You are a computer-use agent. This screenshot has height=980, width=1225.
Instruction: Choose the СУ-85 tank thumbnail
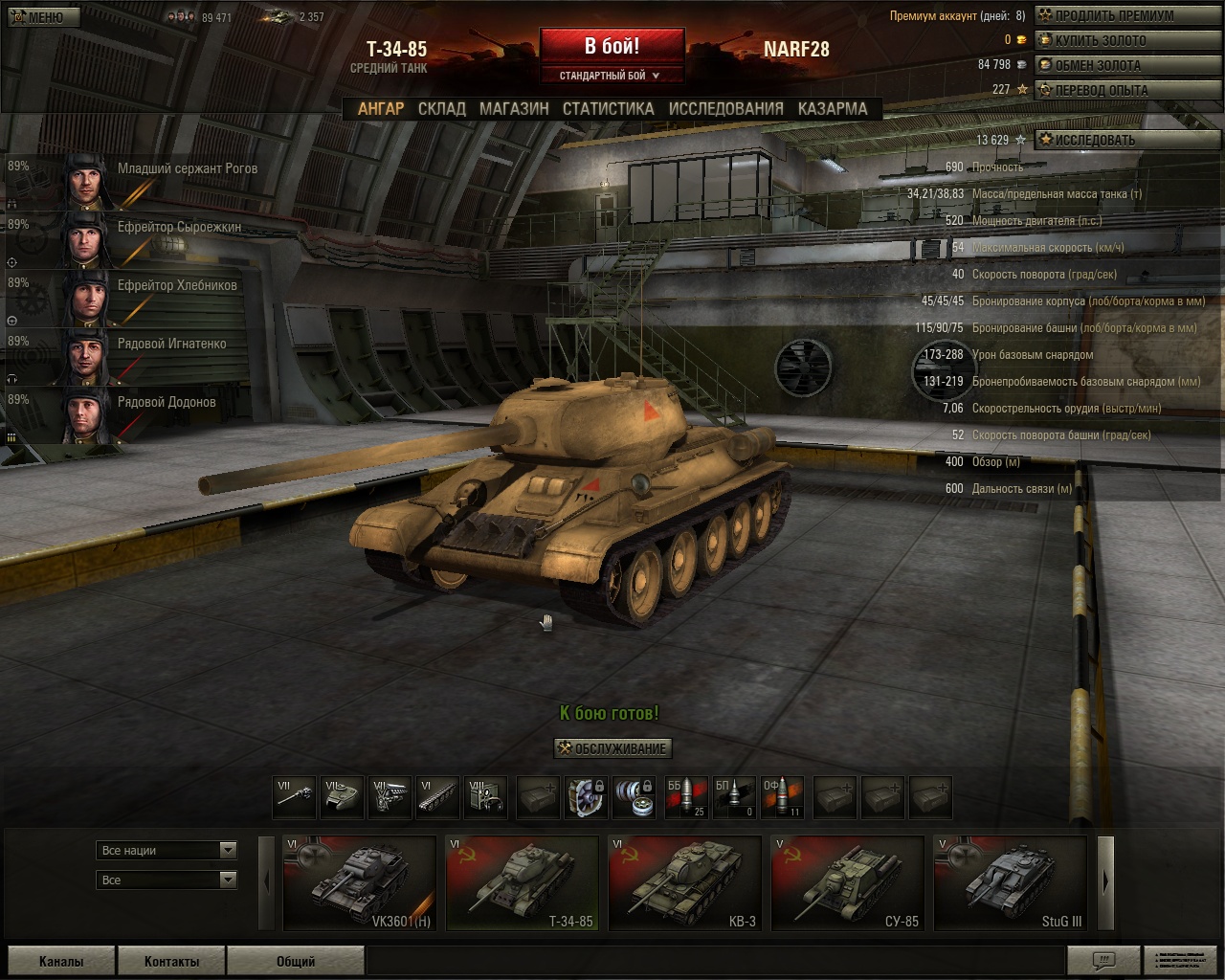click(847, 882)
